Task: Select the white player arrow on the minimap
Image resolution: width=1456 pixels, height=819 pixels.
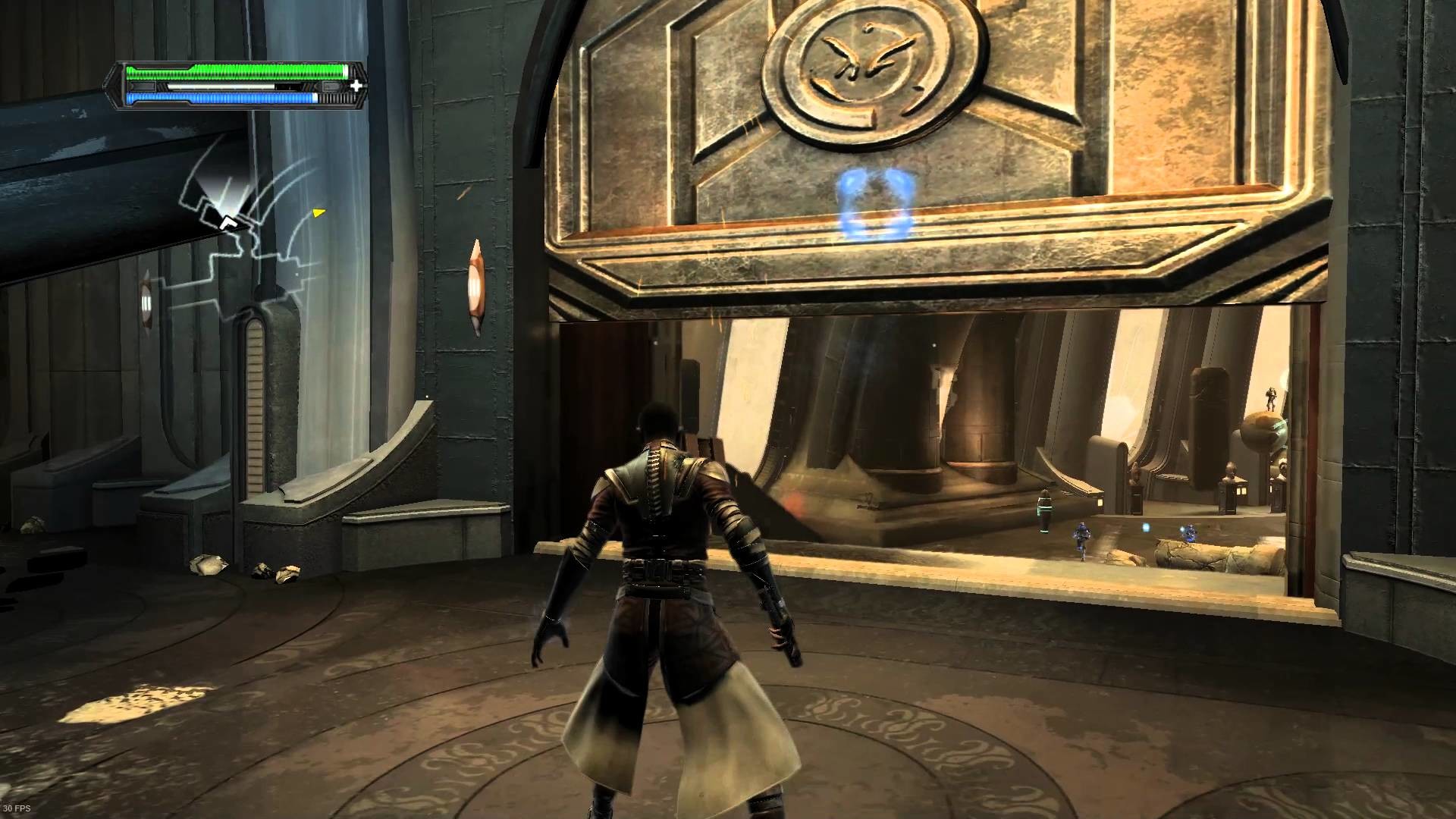Action: pyautogui.click(x=229, y=224)
